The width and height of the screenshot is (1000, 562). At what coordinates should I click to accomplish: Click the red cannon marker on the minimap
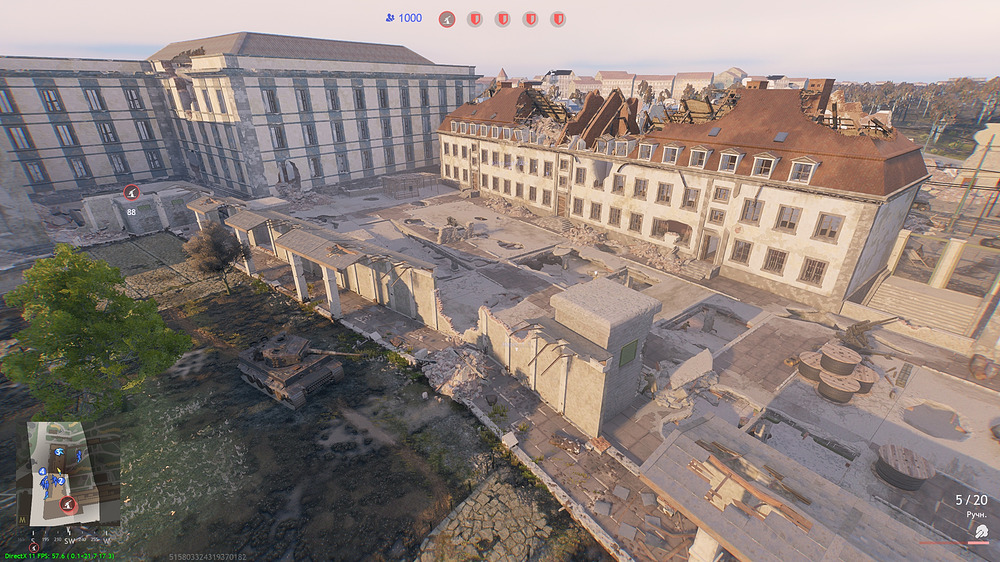[x=67, y=505]
